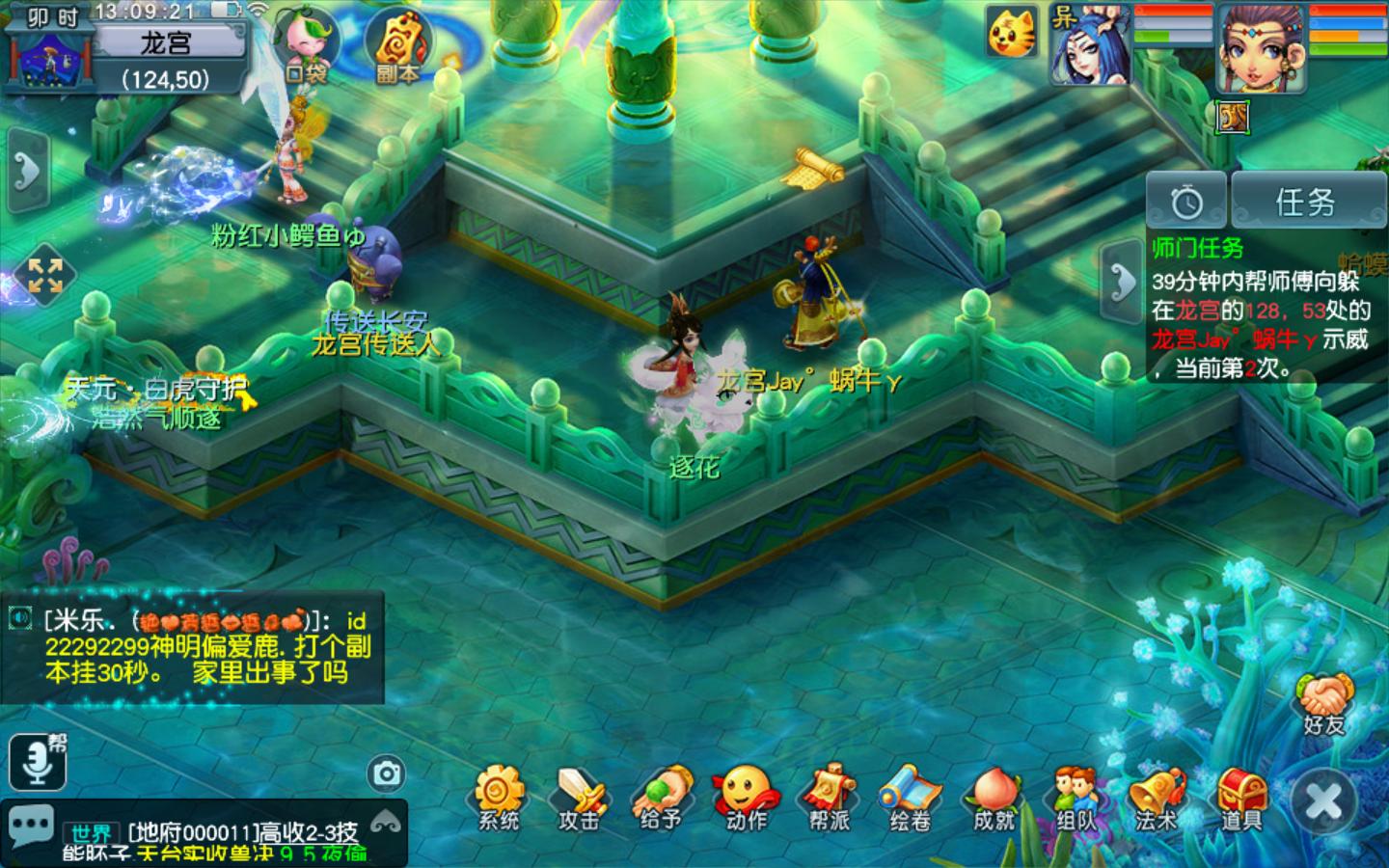This screenshot has height=868, width=1389.
Task: Open the 法术 spells panel
Action: (x=1157, y=797)
